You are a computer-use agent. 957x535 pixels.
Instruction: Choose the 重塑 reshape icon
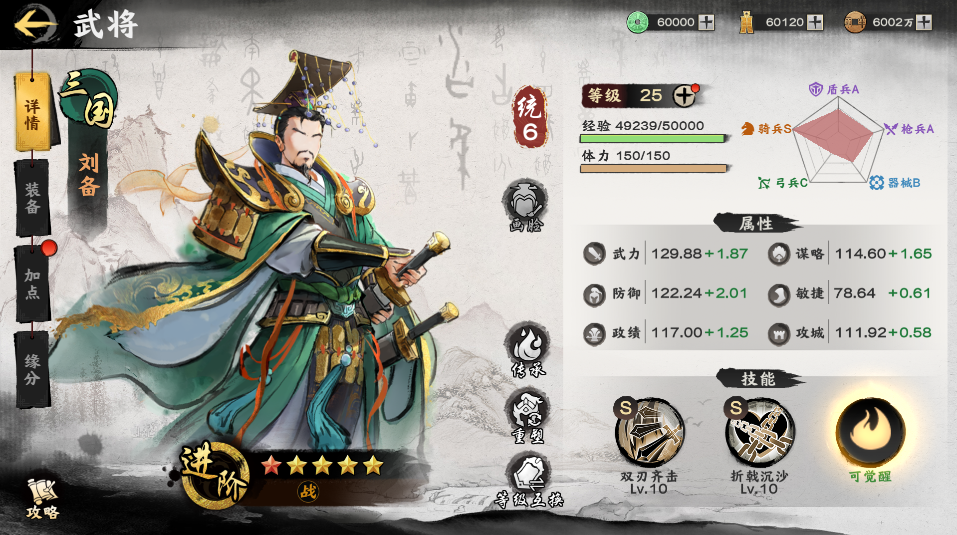pyautogui.click(x=525, y=410)
